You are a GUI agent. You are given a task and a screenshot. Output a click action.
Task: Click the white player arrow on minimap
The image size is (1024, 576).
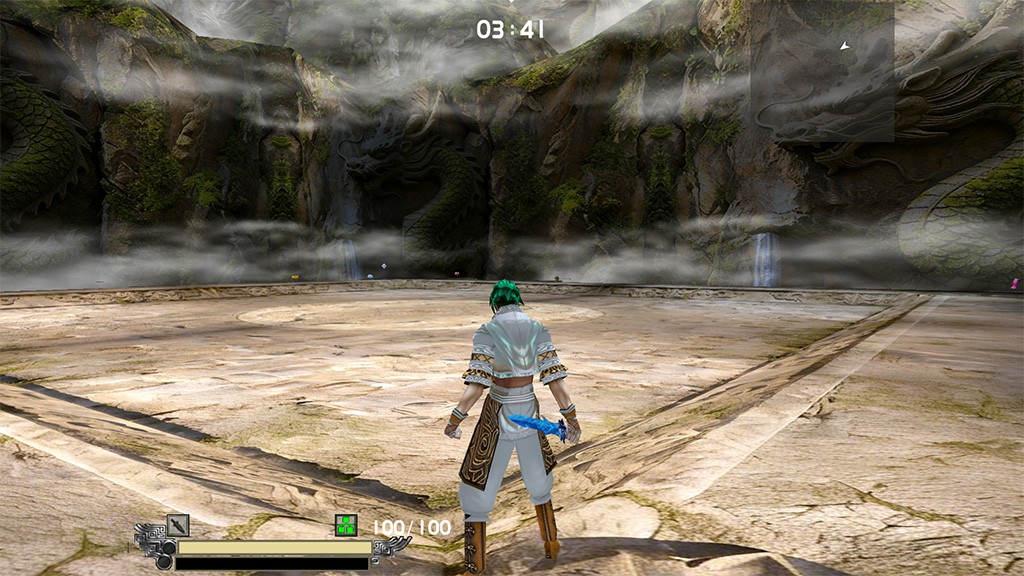[x=845, y=46]
